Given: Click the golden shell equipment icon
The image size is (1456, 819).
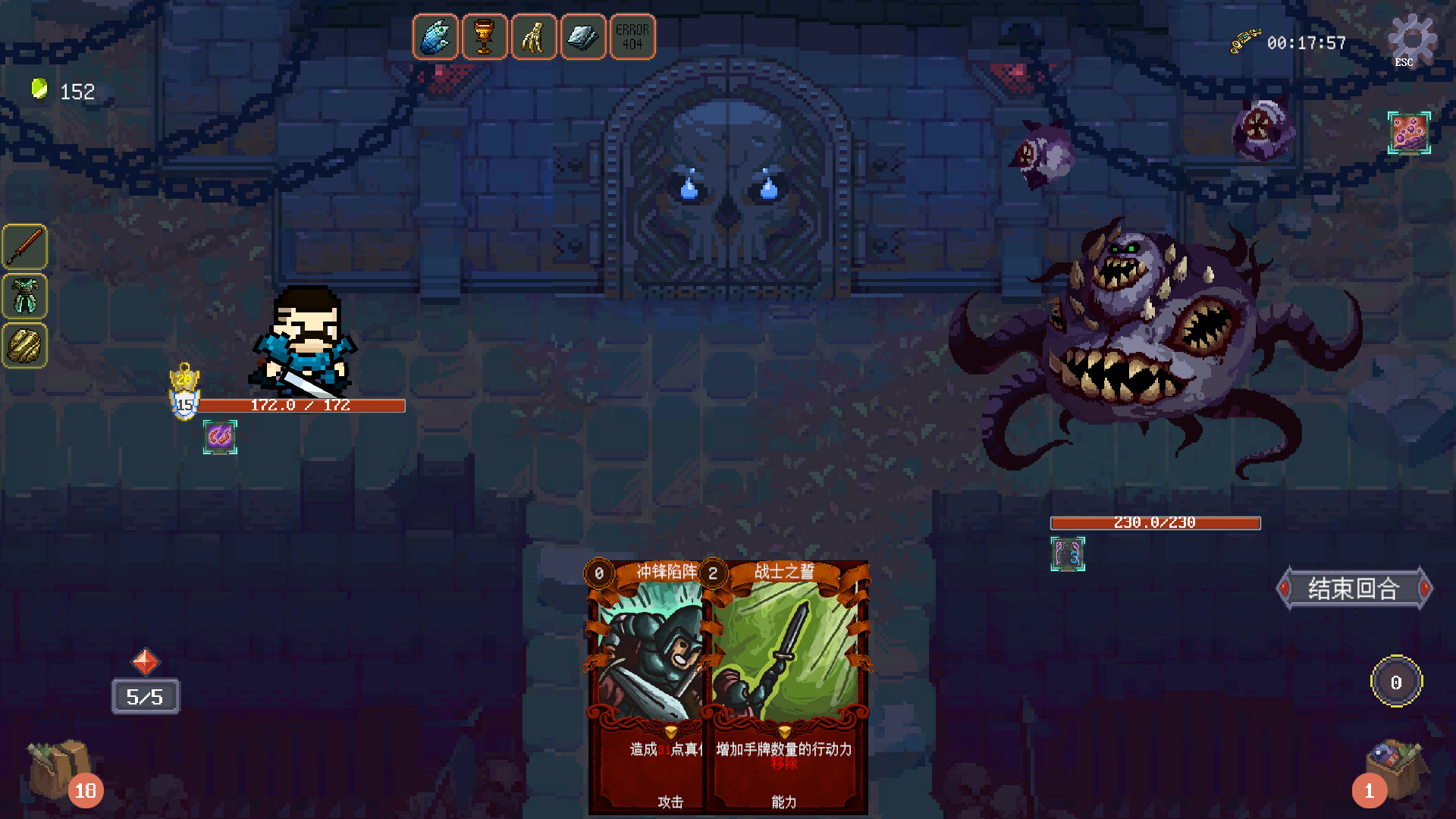Looking at the screenshot, I should point(25,347).
